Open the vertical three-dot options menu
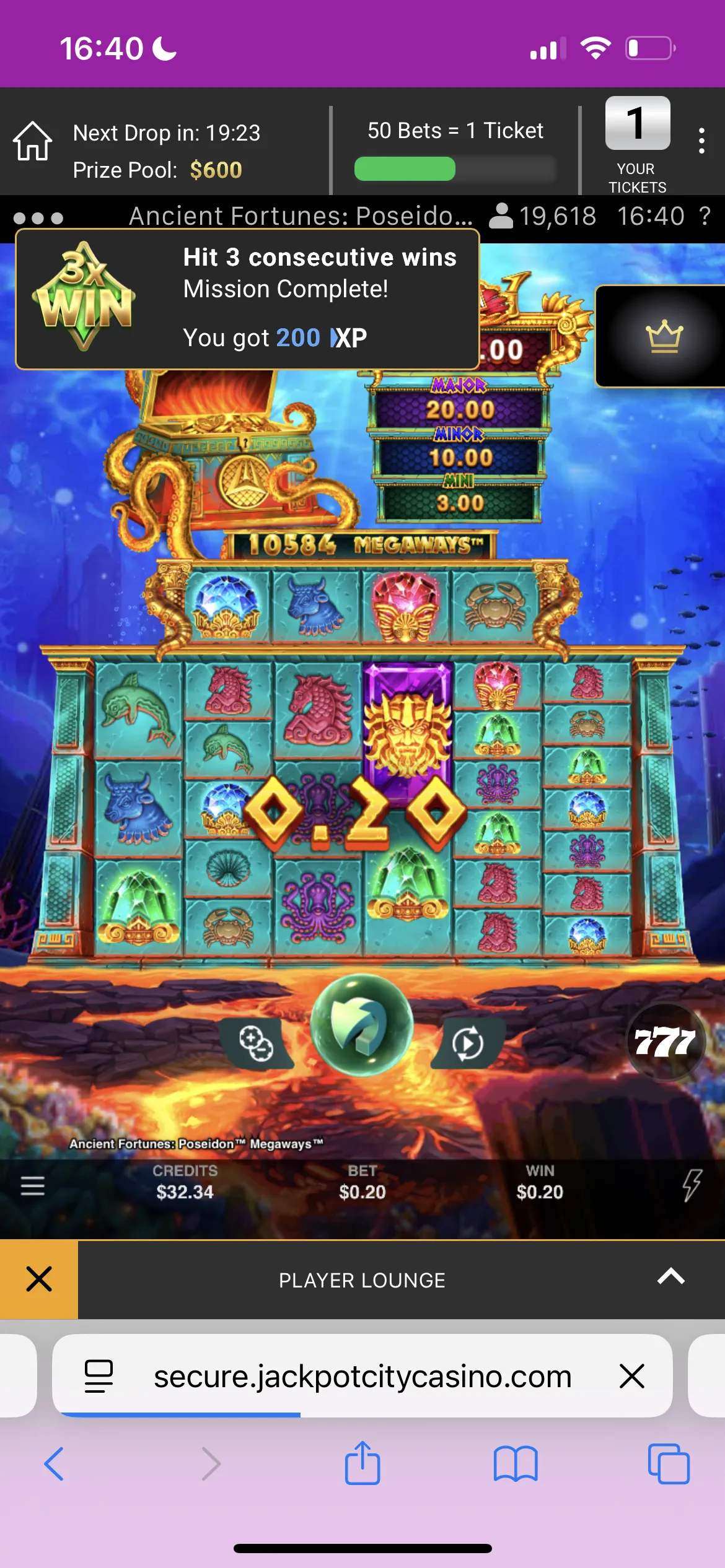Viewport: 725px width, 1568px height. [x=701, y=141]
